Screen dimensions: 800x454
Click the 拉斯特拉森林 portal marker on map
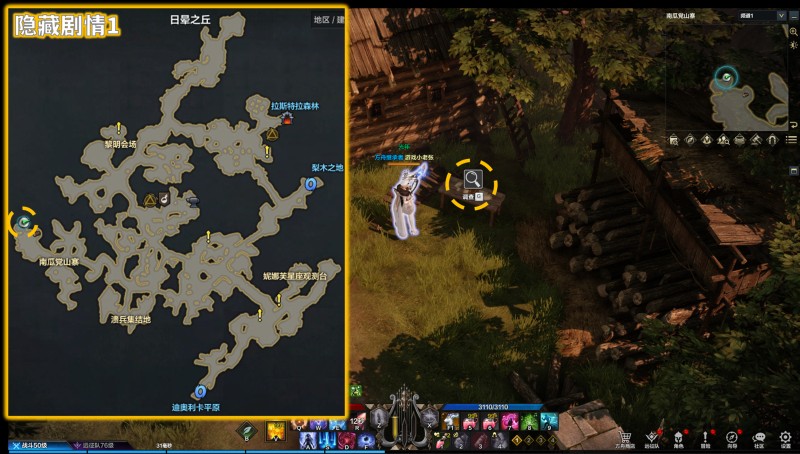tap(288, 118)
